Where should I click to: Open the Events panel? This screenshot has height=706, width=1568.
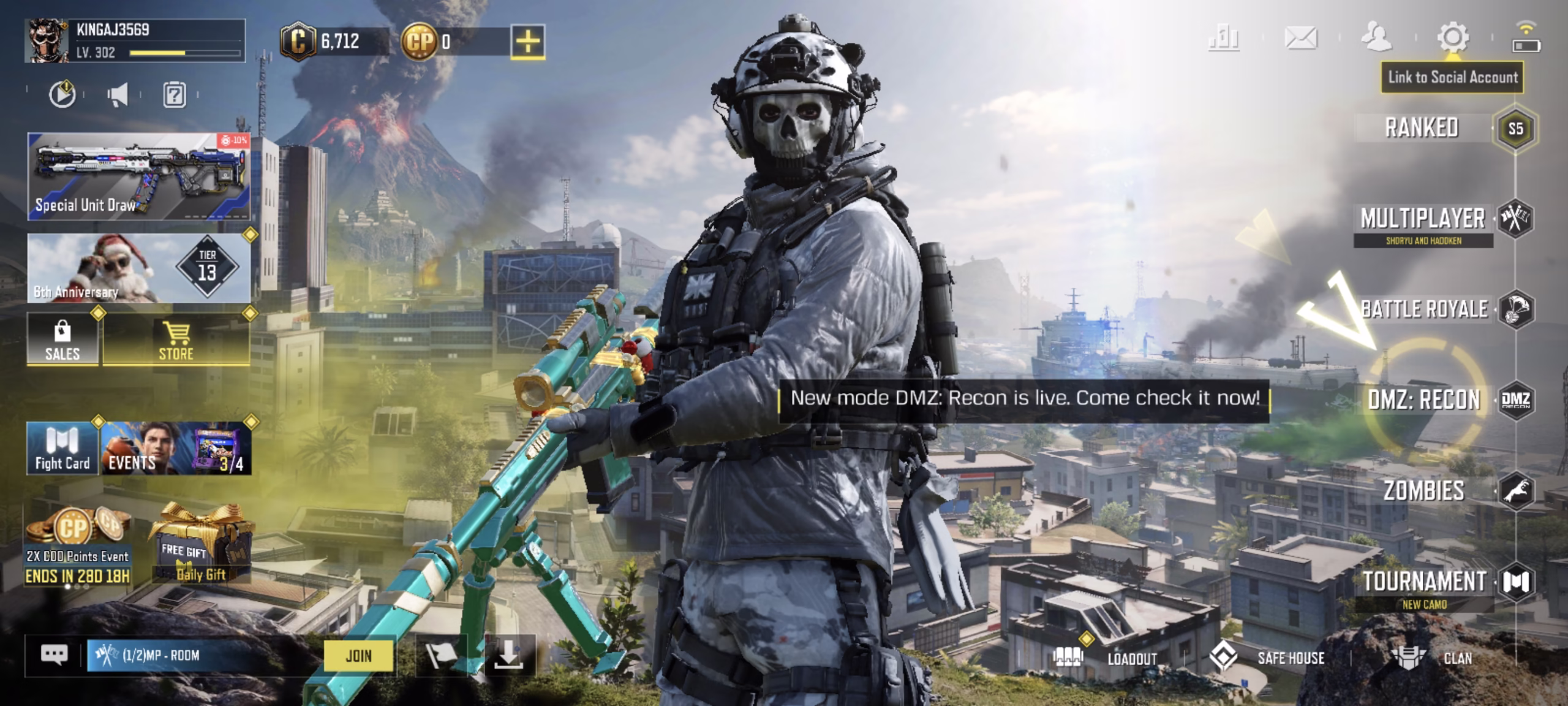click(176, 449)
